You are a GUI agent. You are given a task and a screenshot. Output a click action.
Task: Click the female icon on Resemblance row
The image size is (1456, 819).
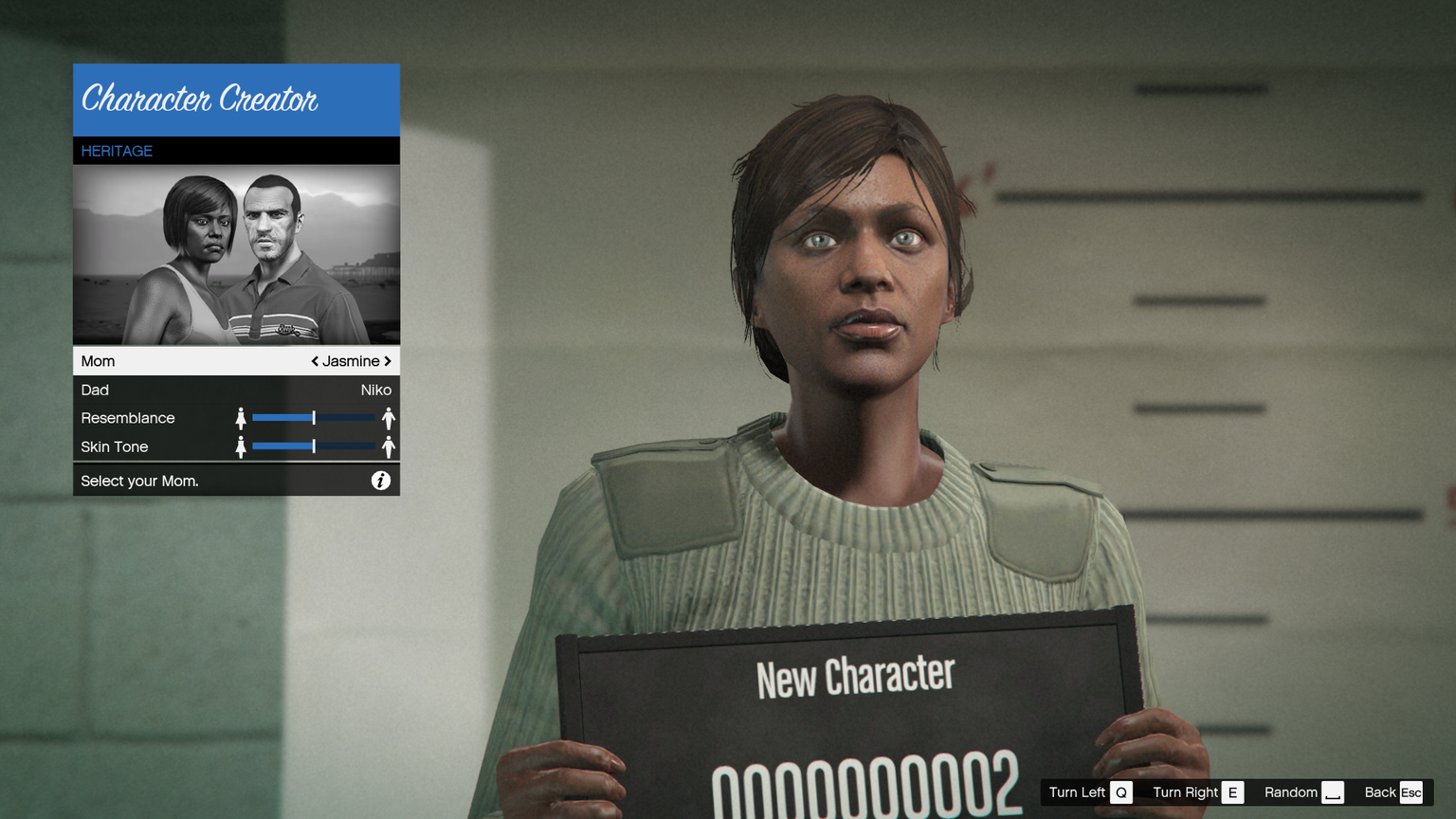[x=241, y=418]
